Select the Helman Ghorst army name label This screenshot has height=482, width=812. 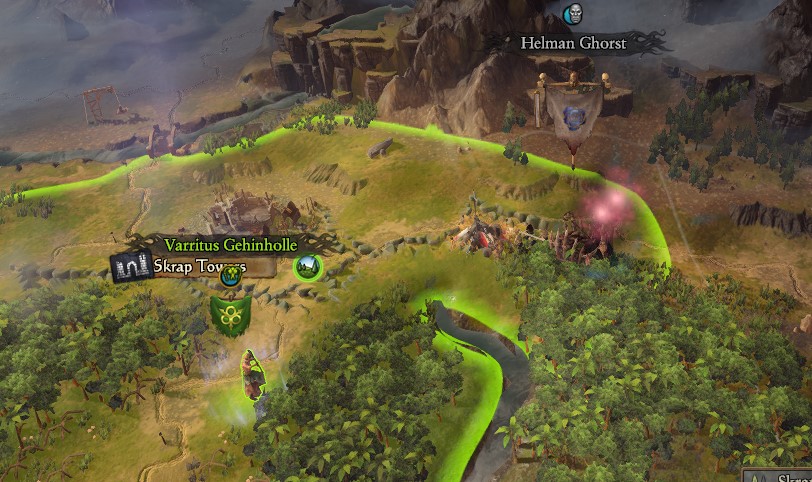point(573,43)
